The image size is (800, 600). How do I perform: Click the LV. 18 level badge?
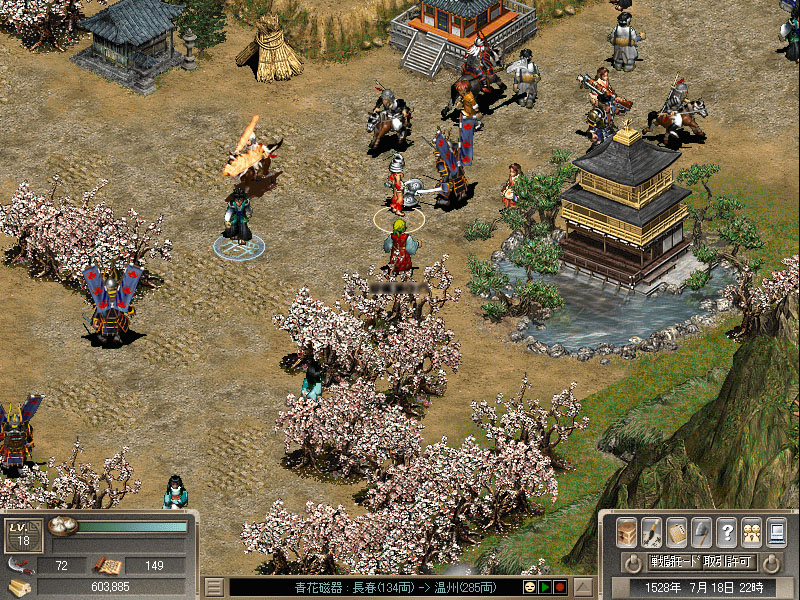[x=24, y=534]
